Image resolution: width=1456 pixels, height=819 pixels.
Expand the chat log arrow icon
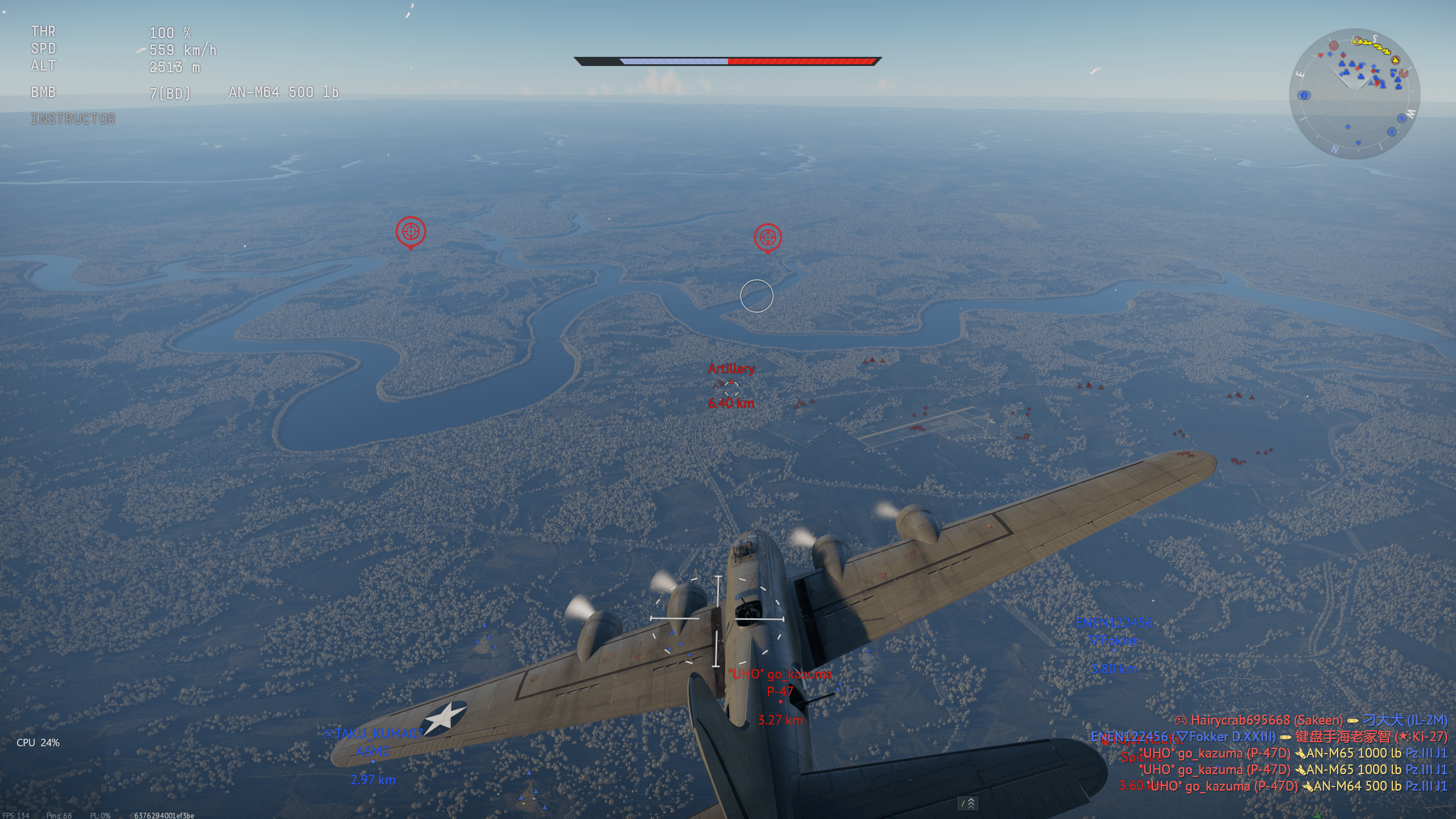(x=968, y=803)
